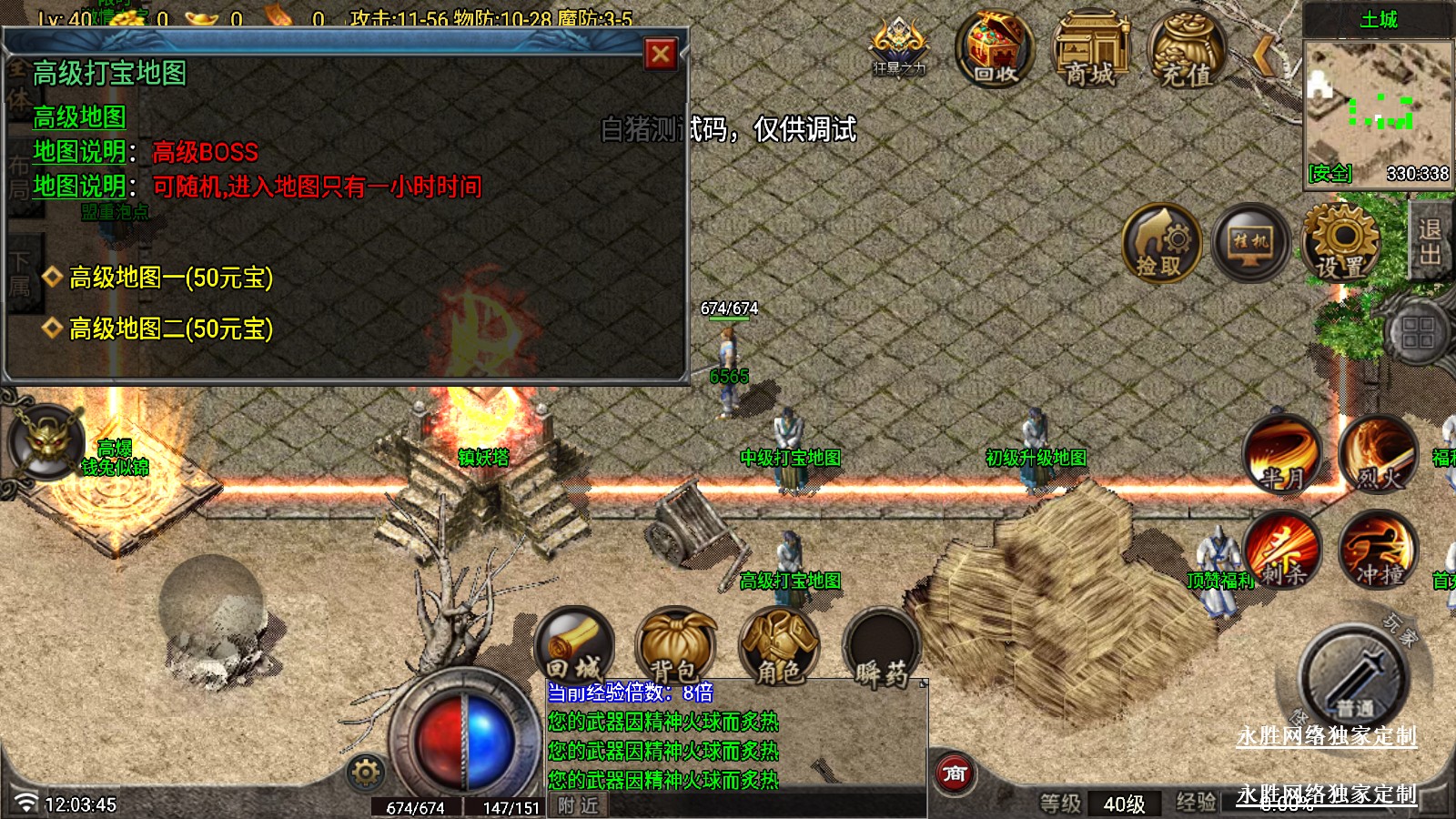Screen dimensions: 1456x819
Task: Use the 烈火 skill
Action: pos(1378,454)
